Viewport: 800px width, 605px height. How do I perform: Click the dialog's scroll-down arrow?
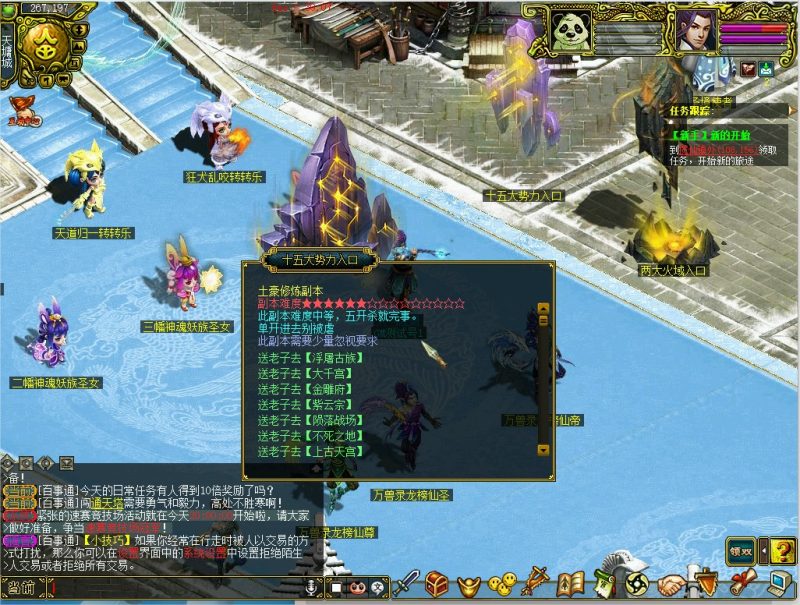[x=544, y=450]
